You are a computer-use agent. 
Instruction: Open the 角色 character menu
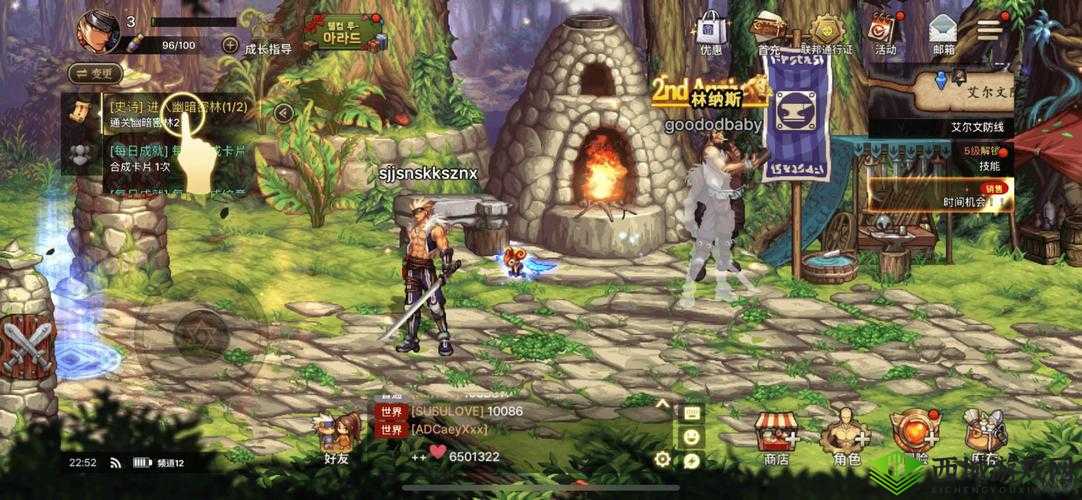845,440
